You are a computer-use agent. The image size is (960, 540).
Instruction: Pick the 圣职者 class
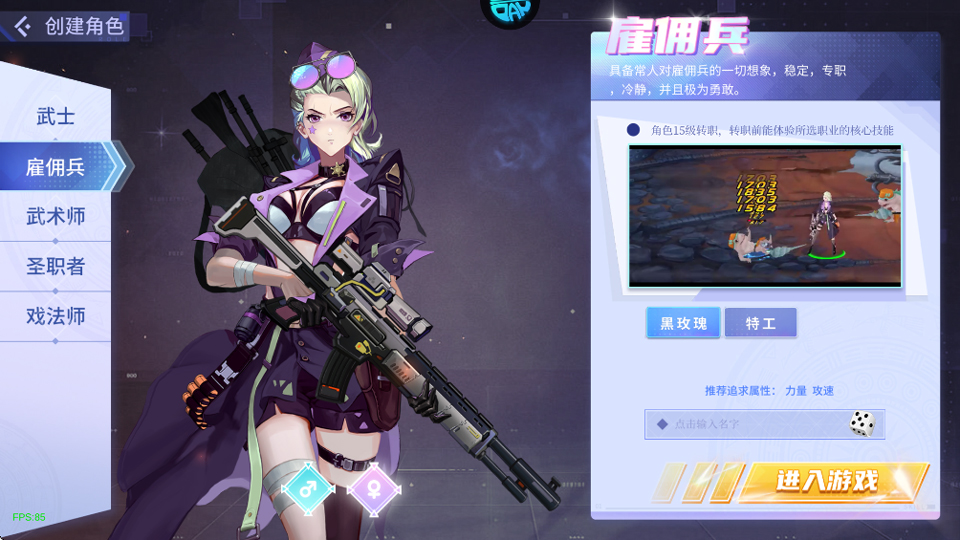(55, 266)
